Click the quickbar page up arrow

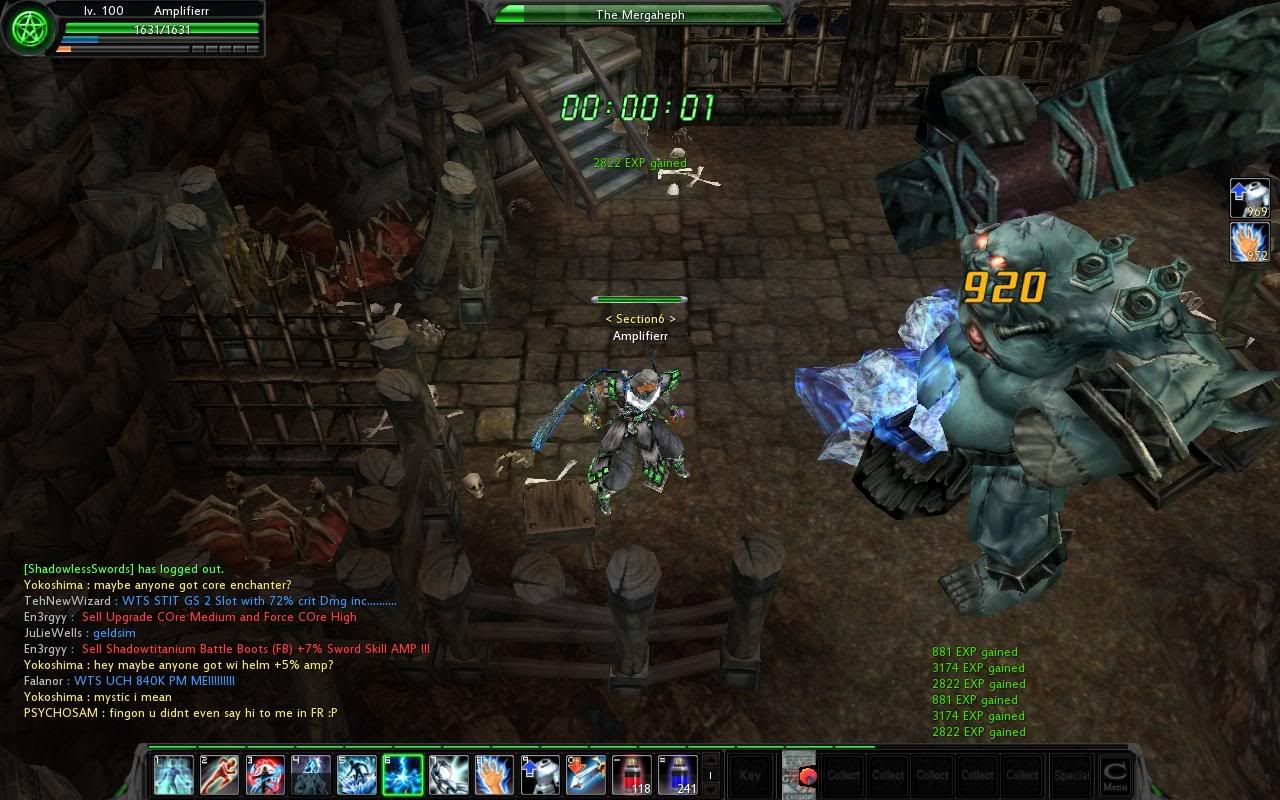pos(711,761)
